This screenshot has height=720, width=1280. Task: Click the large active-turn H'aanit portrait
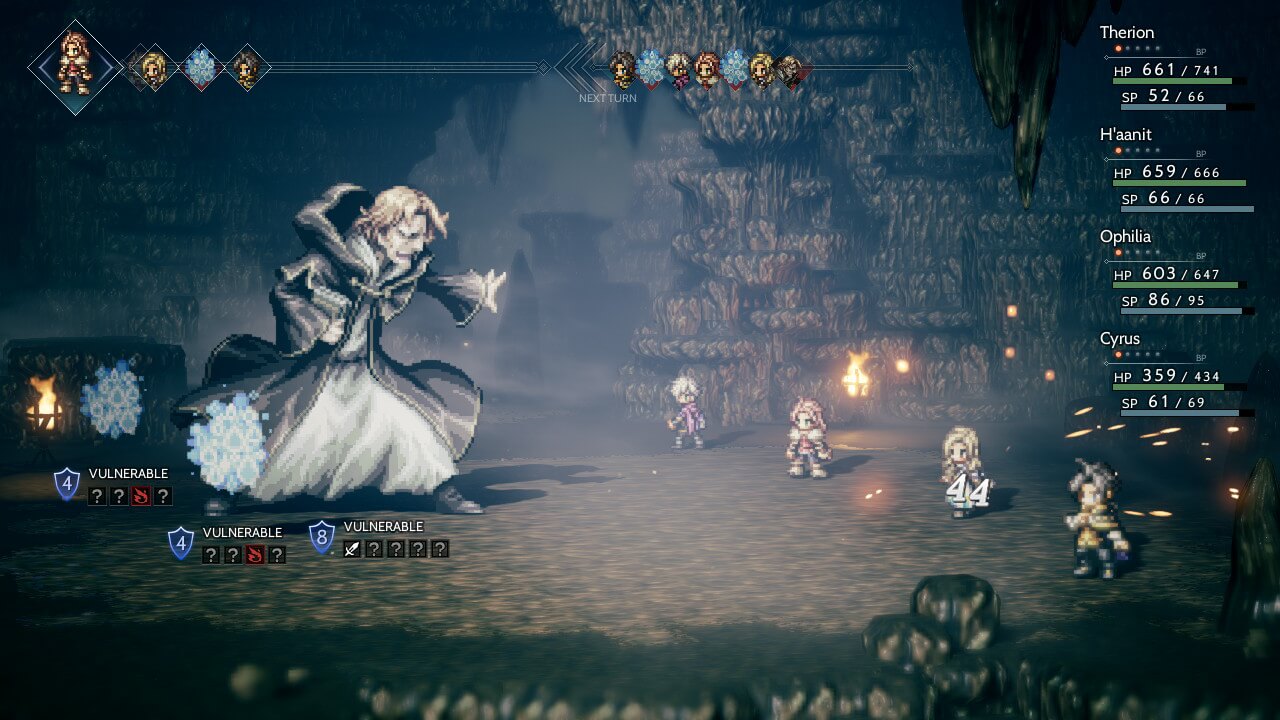point(75,66)
